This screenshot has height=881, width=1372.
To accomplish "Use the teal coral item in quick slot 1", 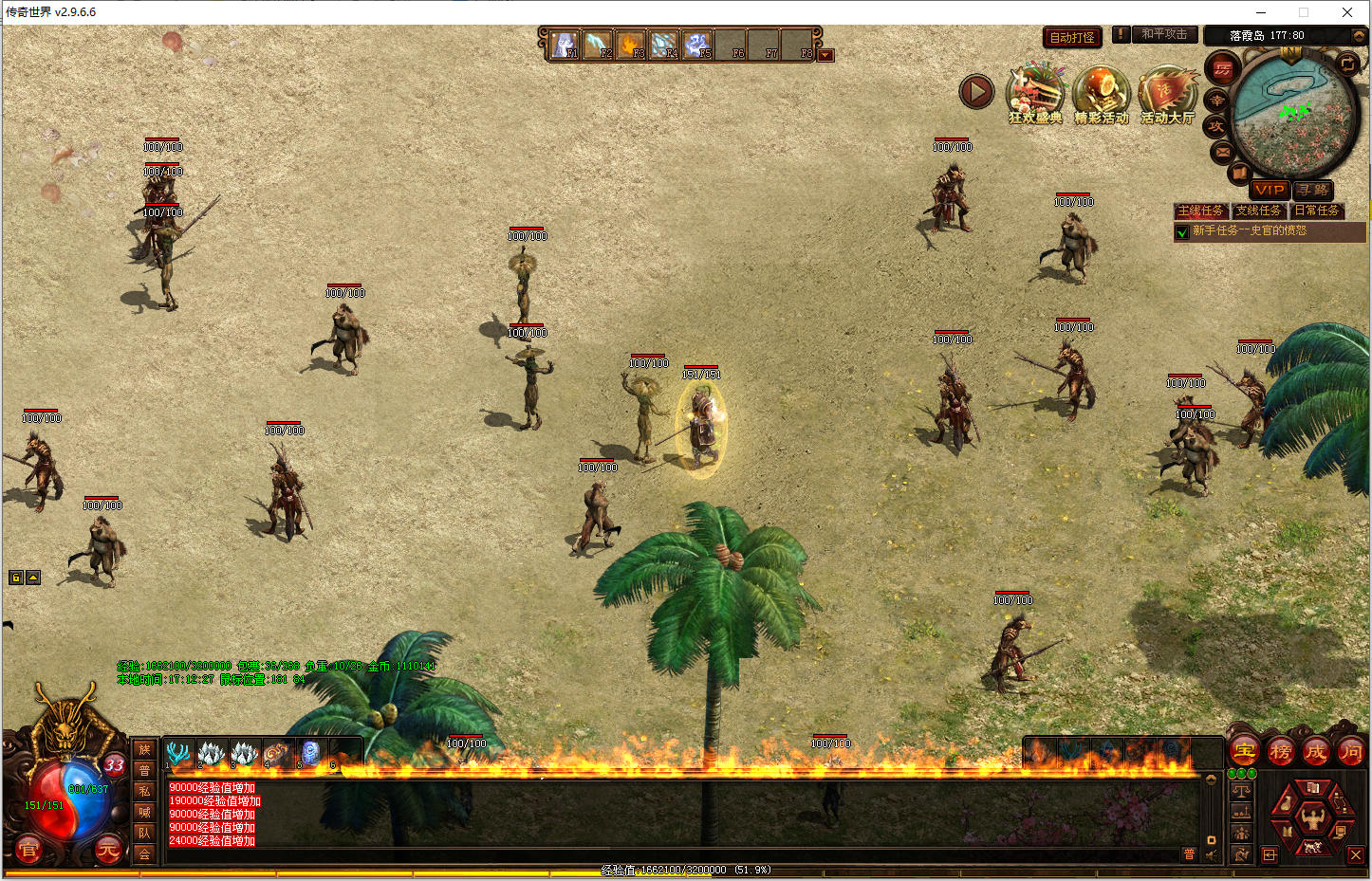I will pos(177,754).
